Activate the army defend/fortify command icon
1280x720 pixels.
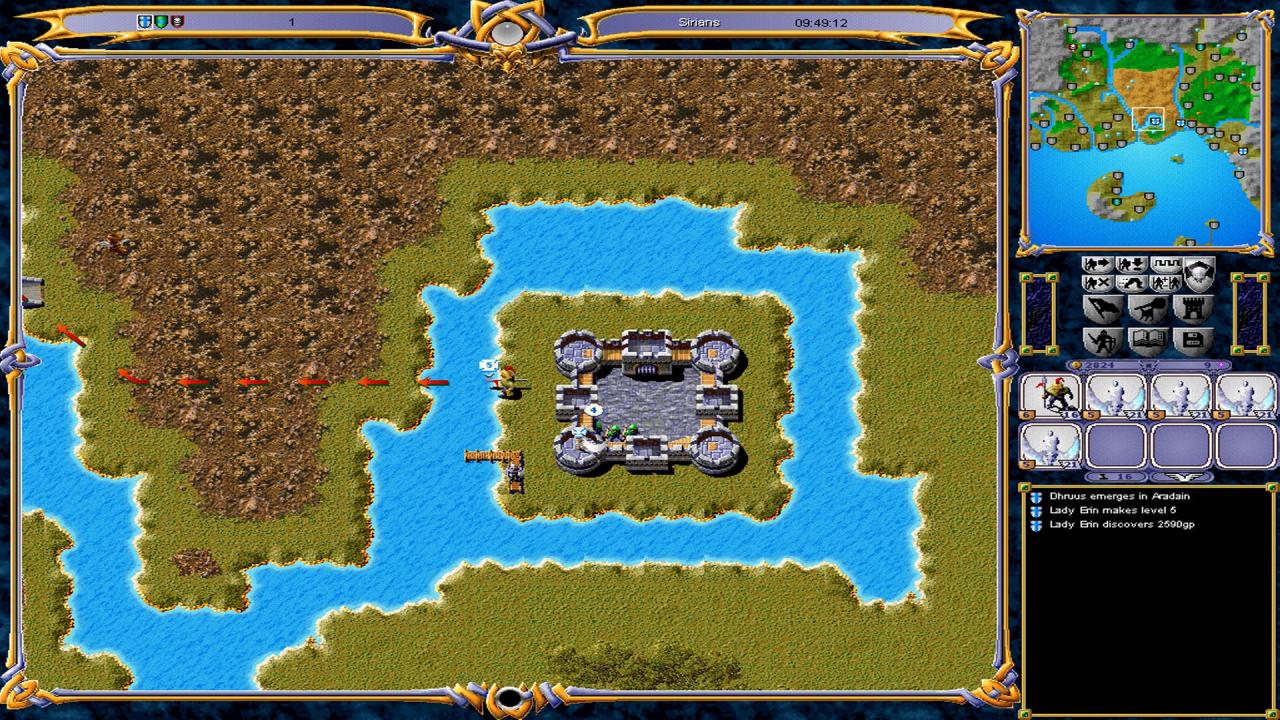click(x=1132, y=265)
